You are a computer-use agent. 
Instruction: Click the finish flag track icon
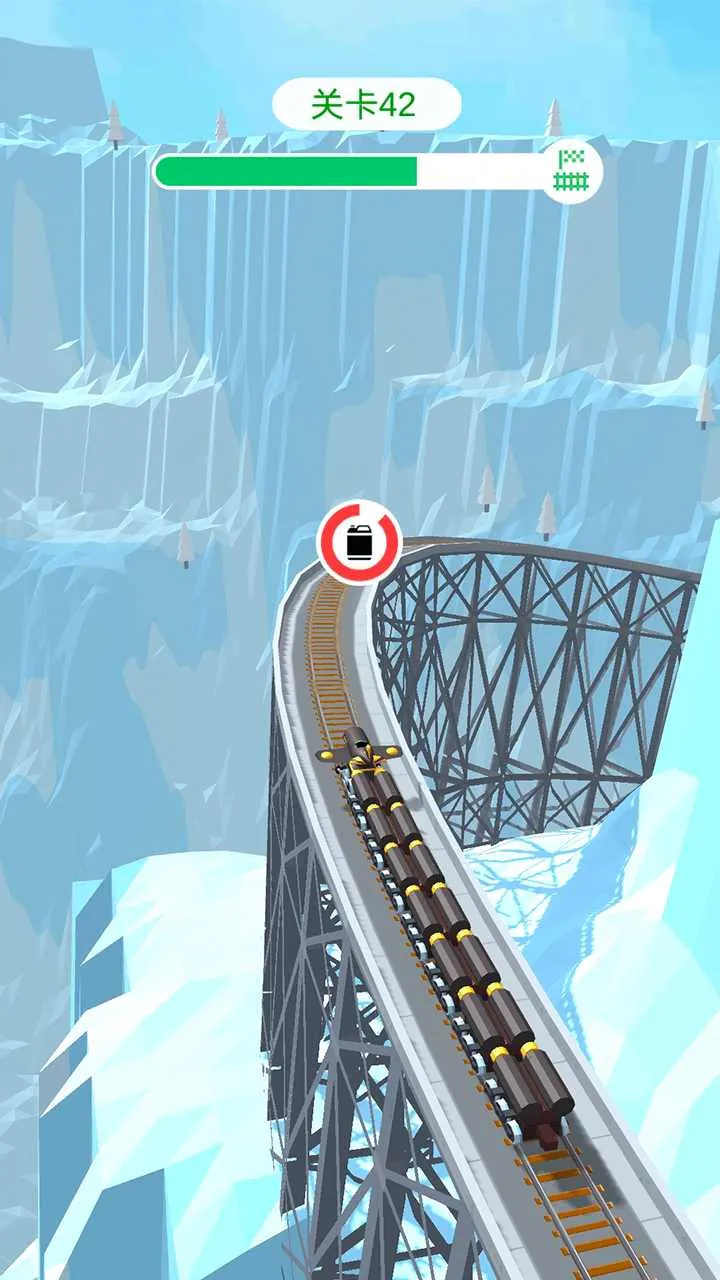(x=571, y=171)
